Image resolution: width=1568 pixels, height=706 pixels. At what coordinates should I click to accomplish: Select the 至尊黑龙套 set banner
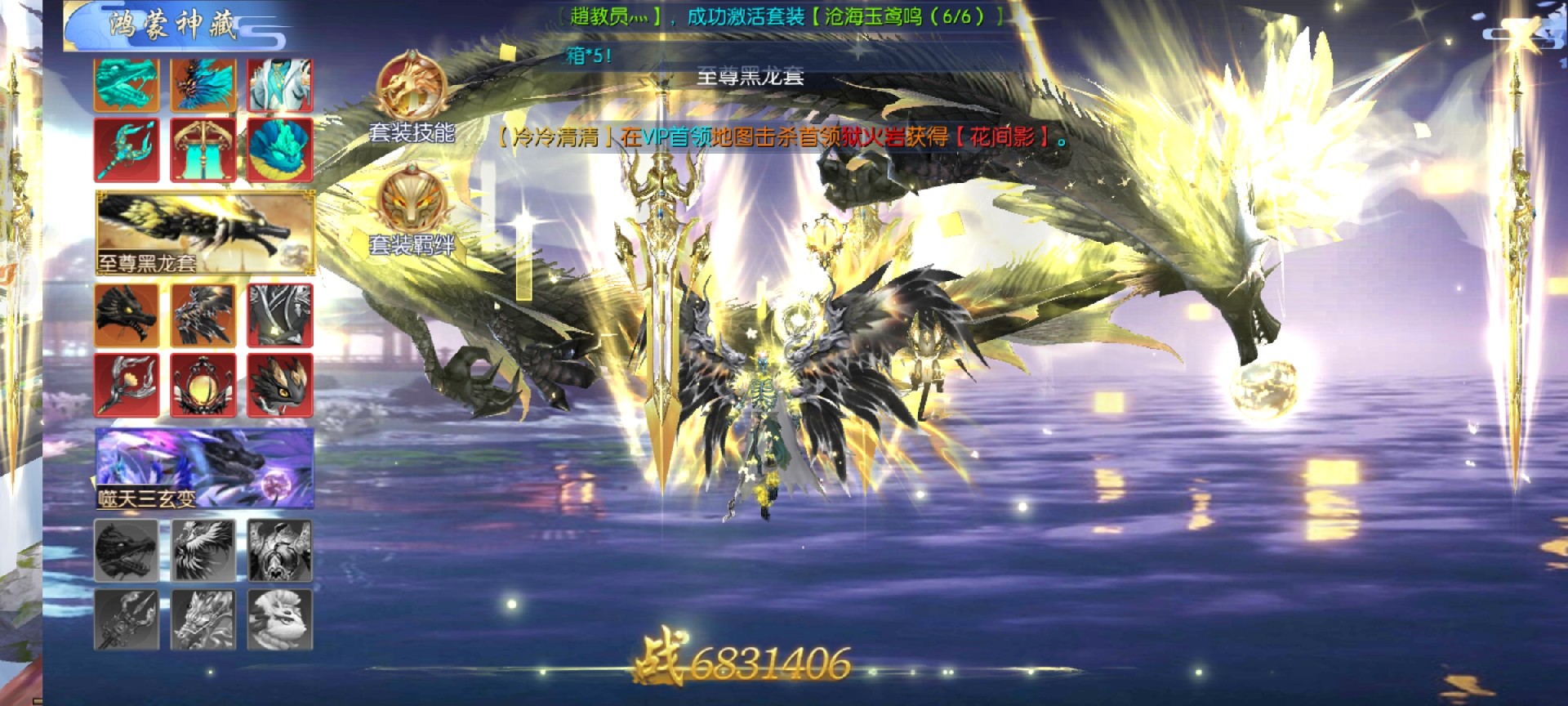pos(205,233)
